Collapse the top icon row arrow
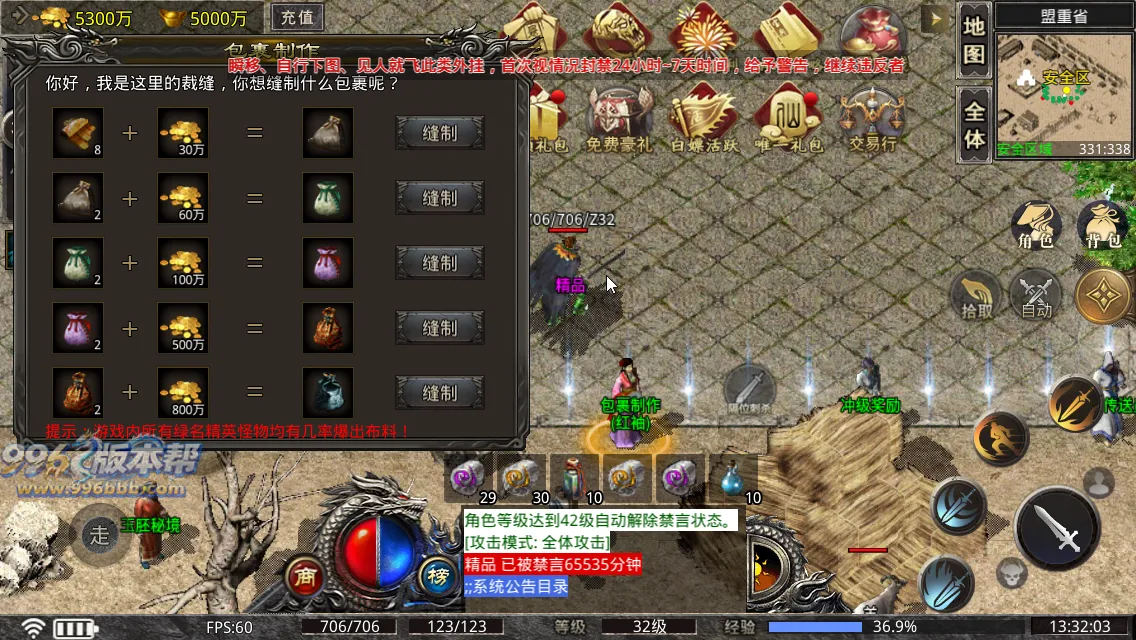This screenshot has height=640, width=1136. pyautogui.click(x=936, y=19)
